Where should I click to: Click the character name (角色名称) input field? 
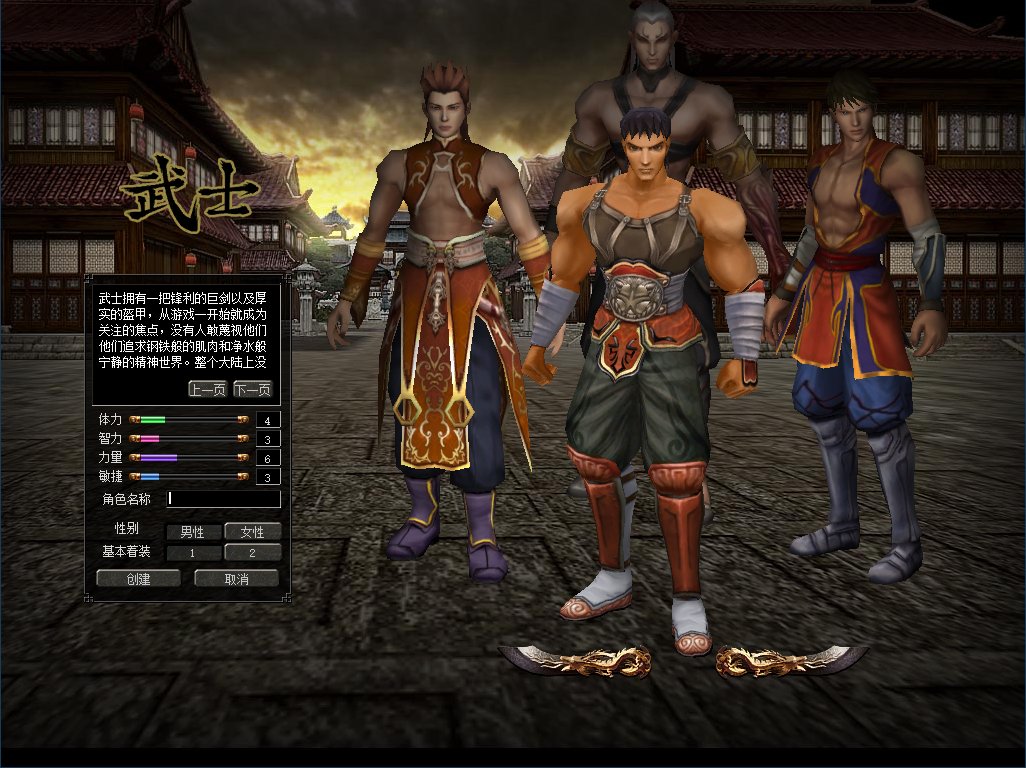click(x=224, y=498)
